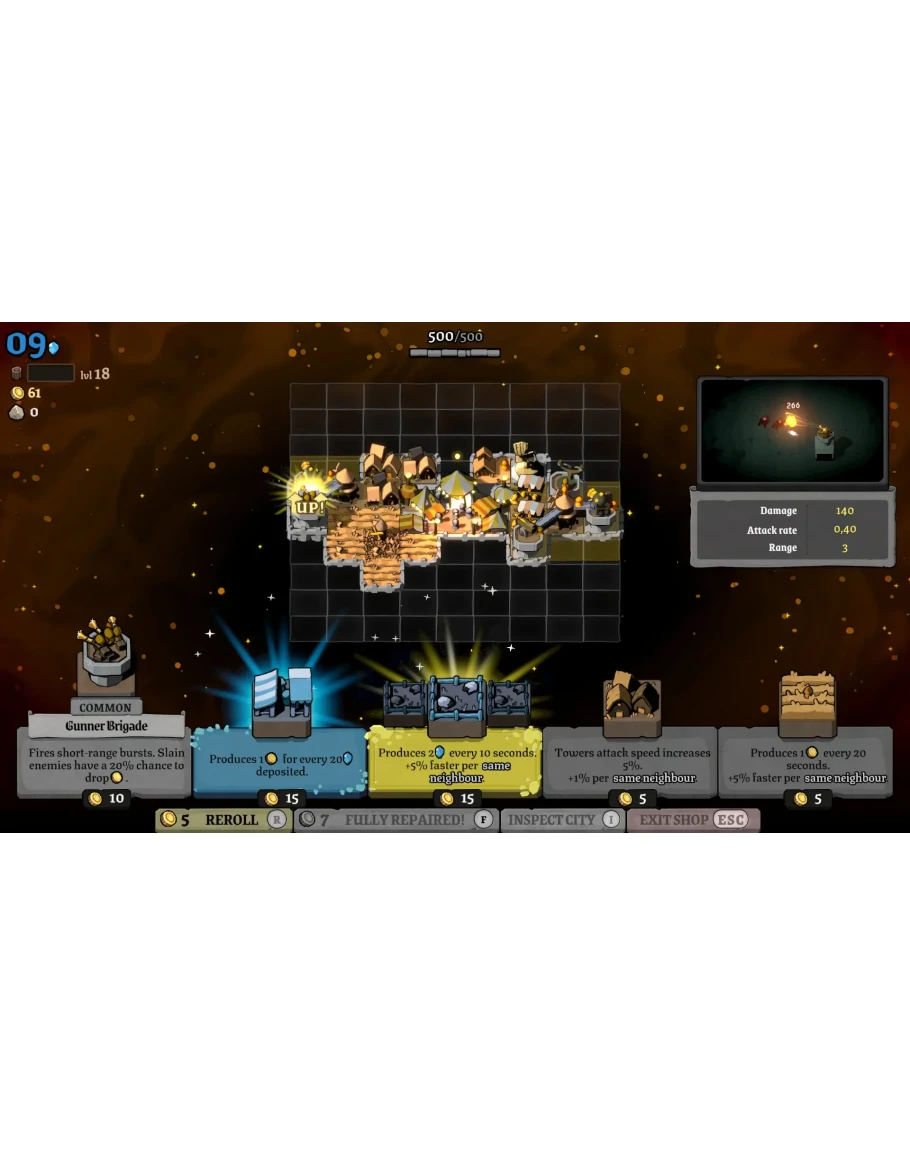Screen dimensions: 910x1155
Task: Open Inspect City view
Action: [562, 820]
